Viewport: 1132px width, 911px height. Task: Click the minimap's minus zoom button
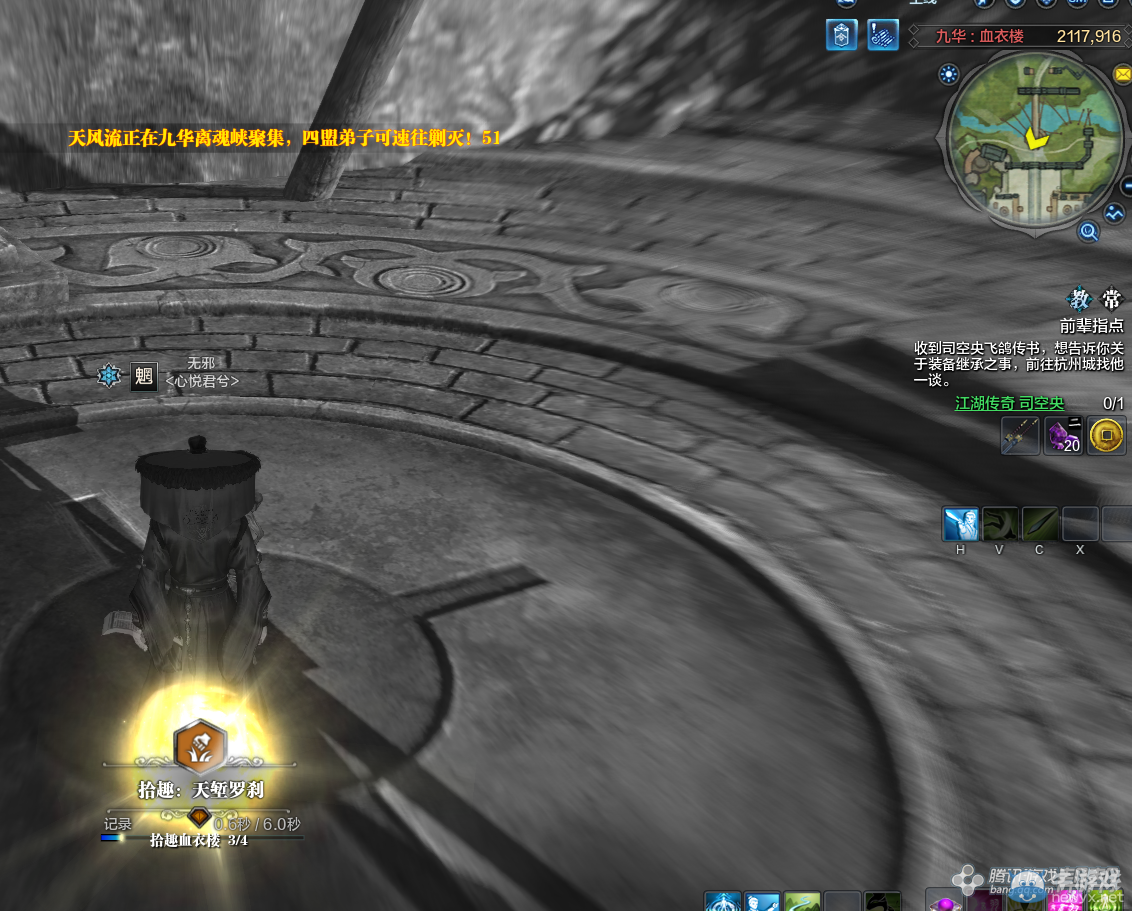point(1125,183)
